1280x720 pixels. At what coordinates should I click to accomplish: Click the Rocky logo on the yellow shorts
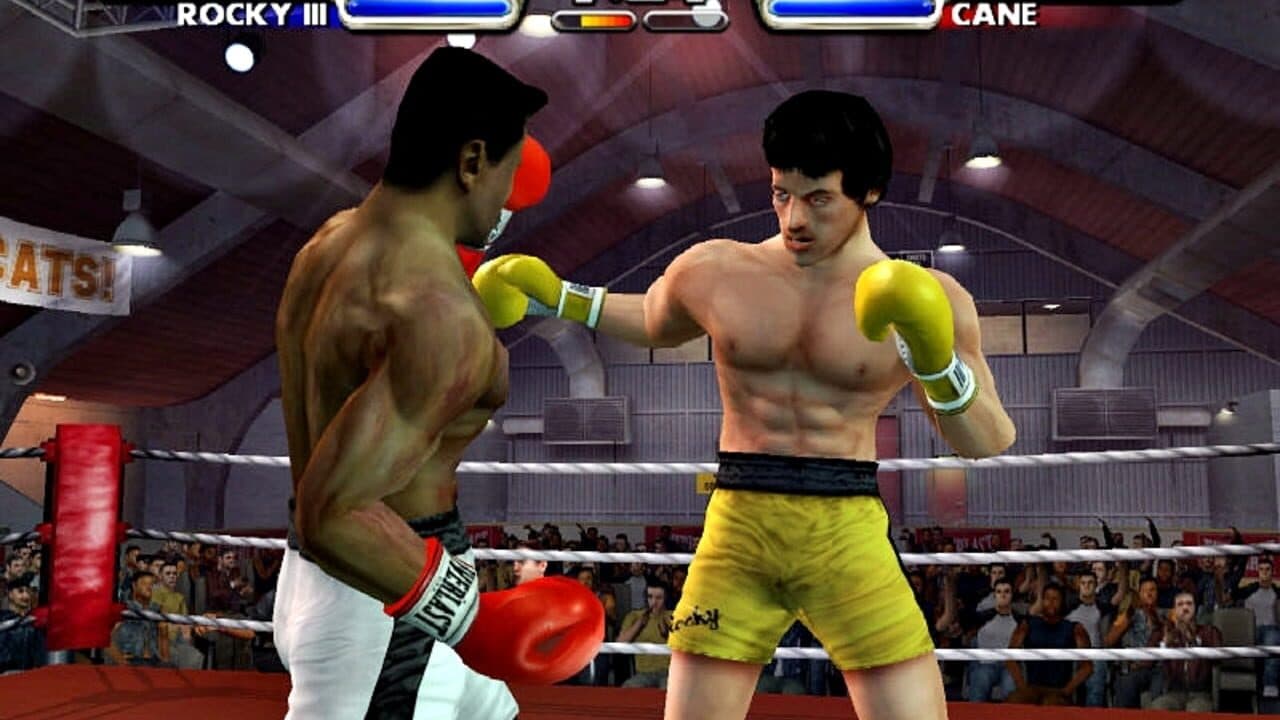coord(700,617)
